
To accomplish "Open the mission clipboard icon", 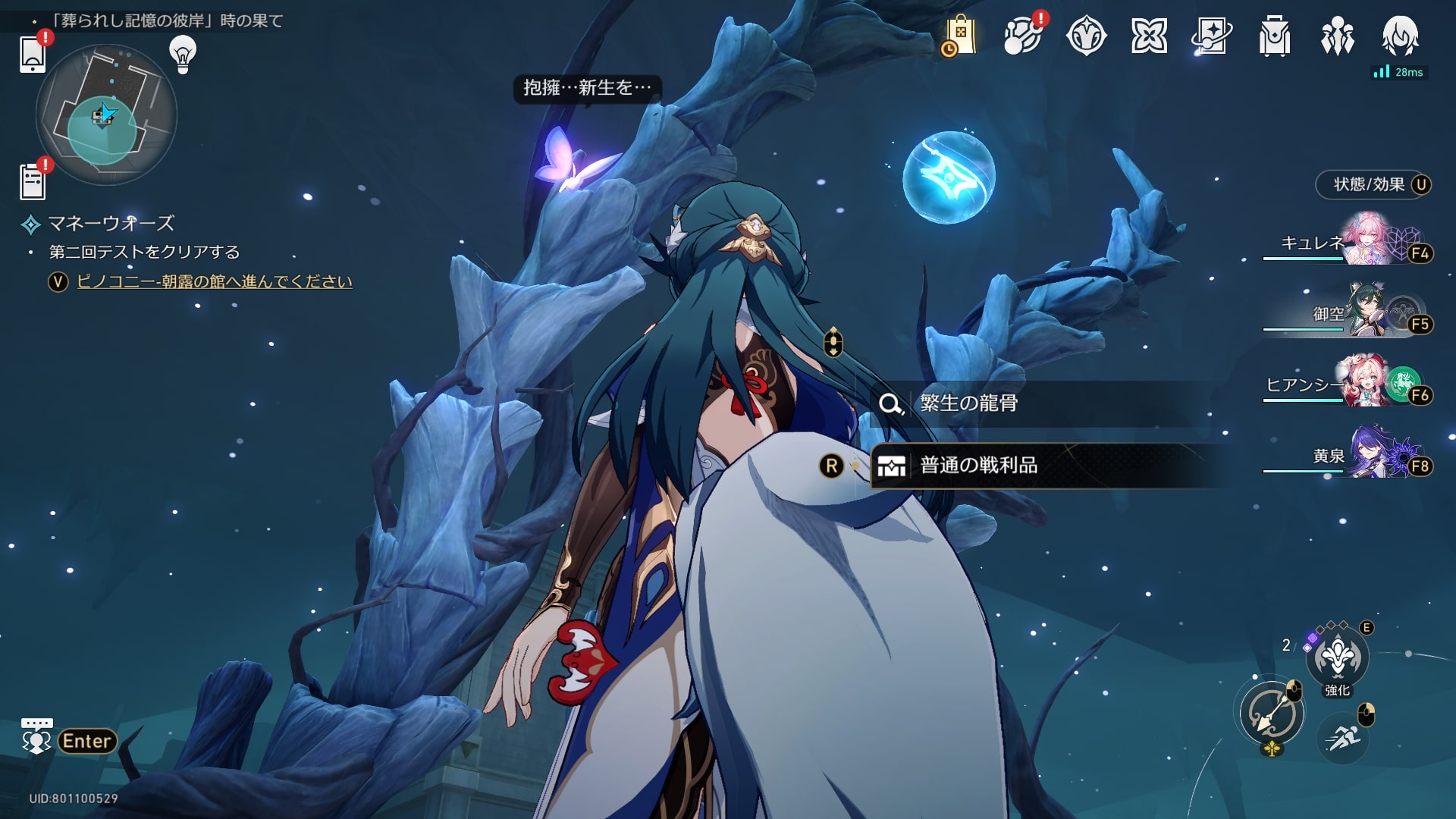I will [33, 182].
